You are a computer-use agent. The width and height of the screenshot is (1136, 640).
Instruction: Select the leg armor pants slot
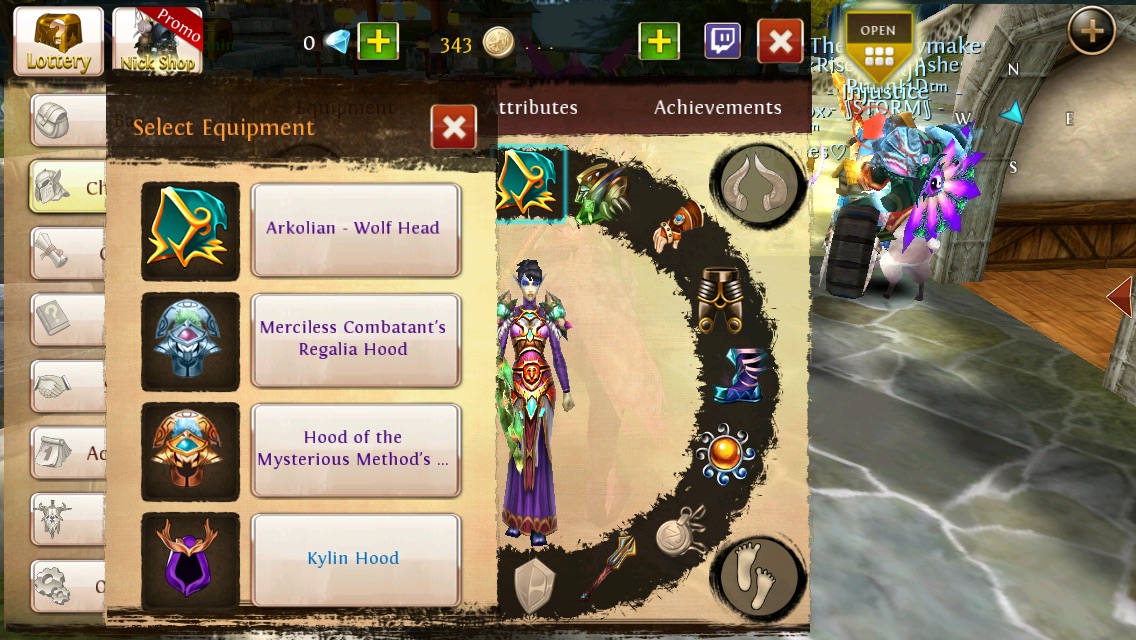pyautogui.click(x=720, y=299)
